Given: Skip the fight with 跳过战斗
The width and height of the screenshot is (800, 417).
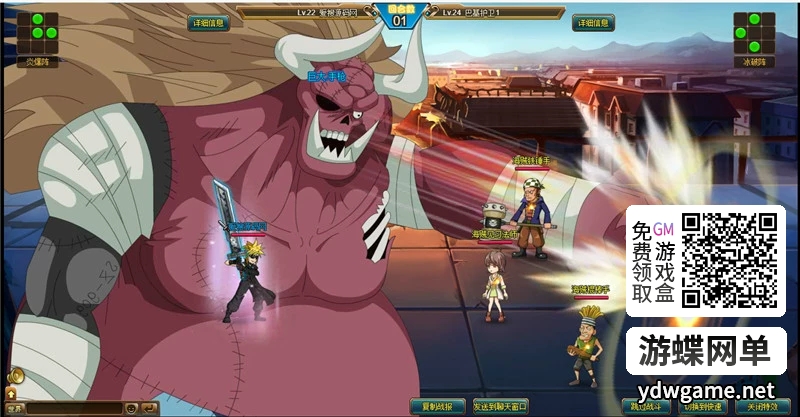Looking at the screenshot, I should [x=647, y=407].
